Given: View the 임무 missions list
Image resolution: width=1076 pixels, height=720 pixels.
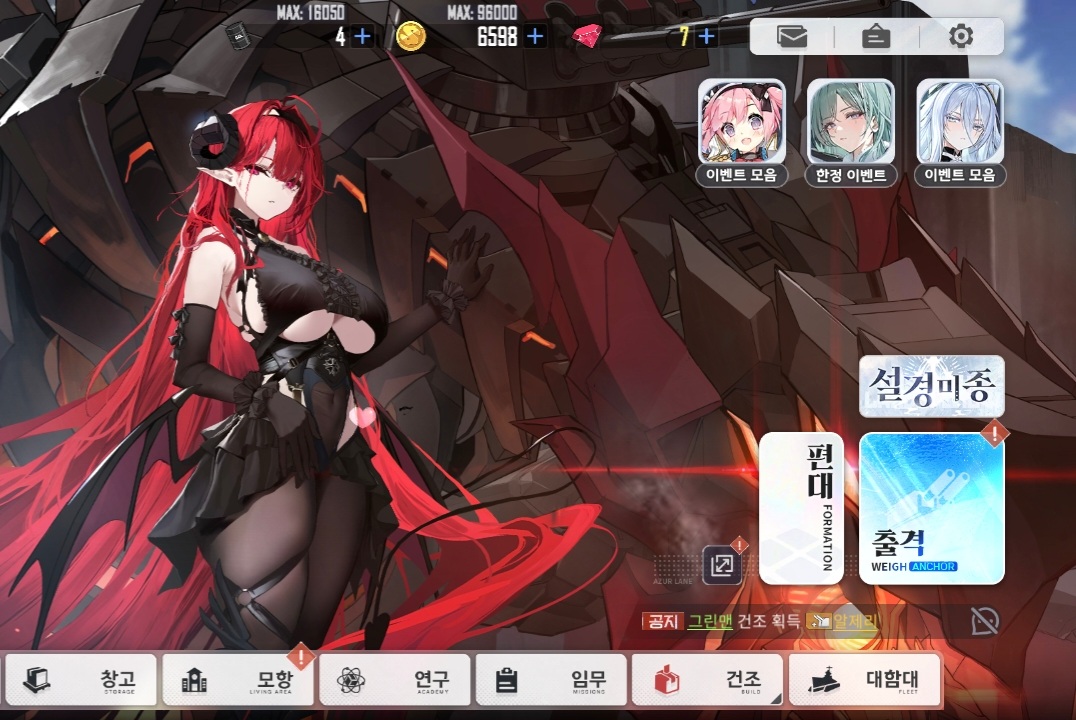Looking at the screenshot, I should point(553,680).
